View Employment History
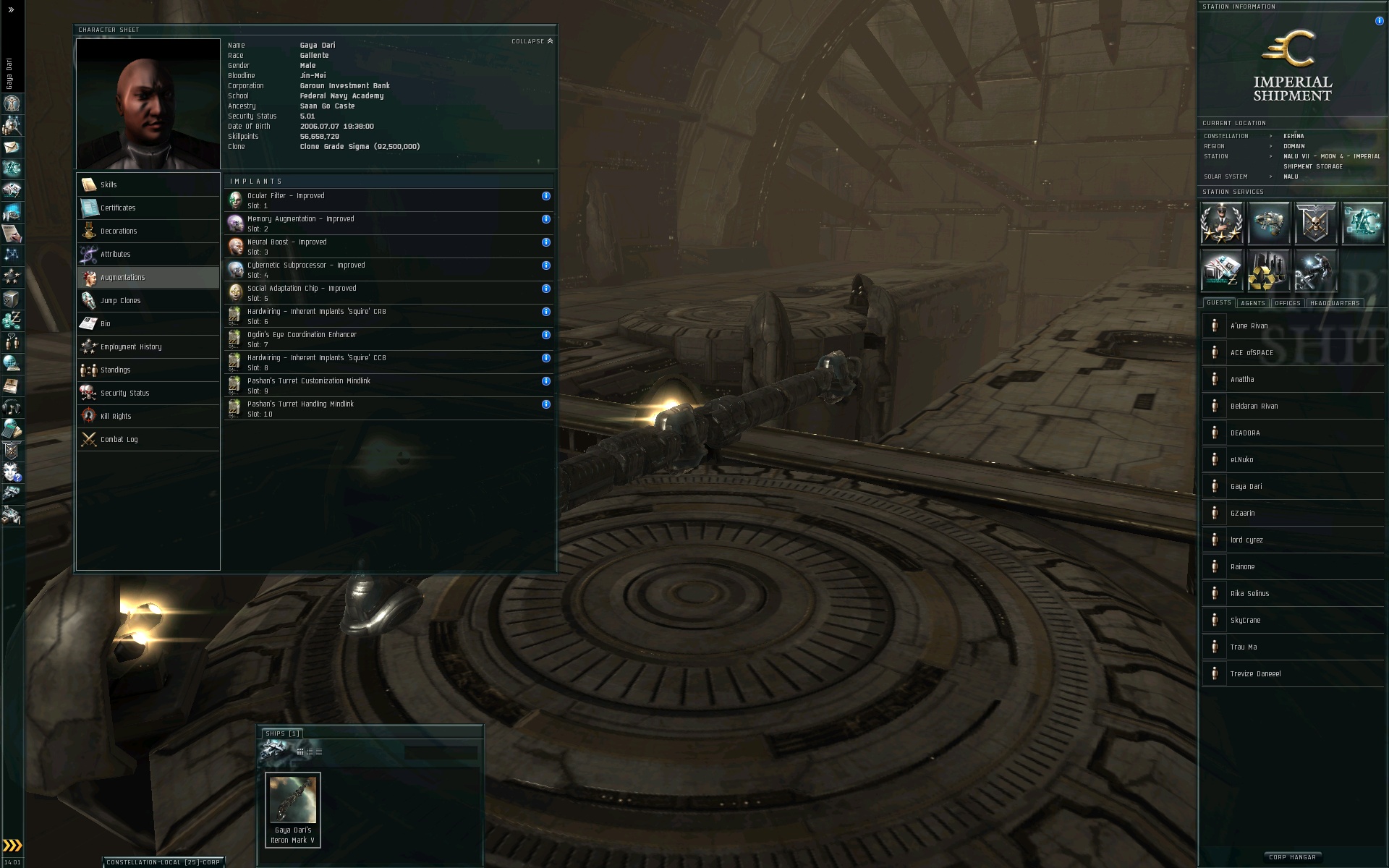1389x868 pixels. 131,346
